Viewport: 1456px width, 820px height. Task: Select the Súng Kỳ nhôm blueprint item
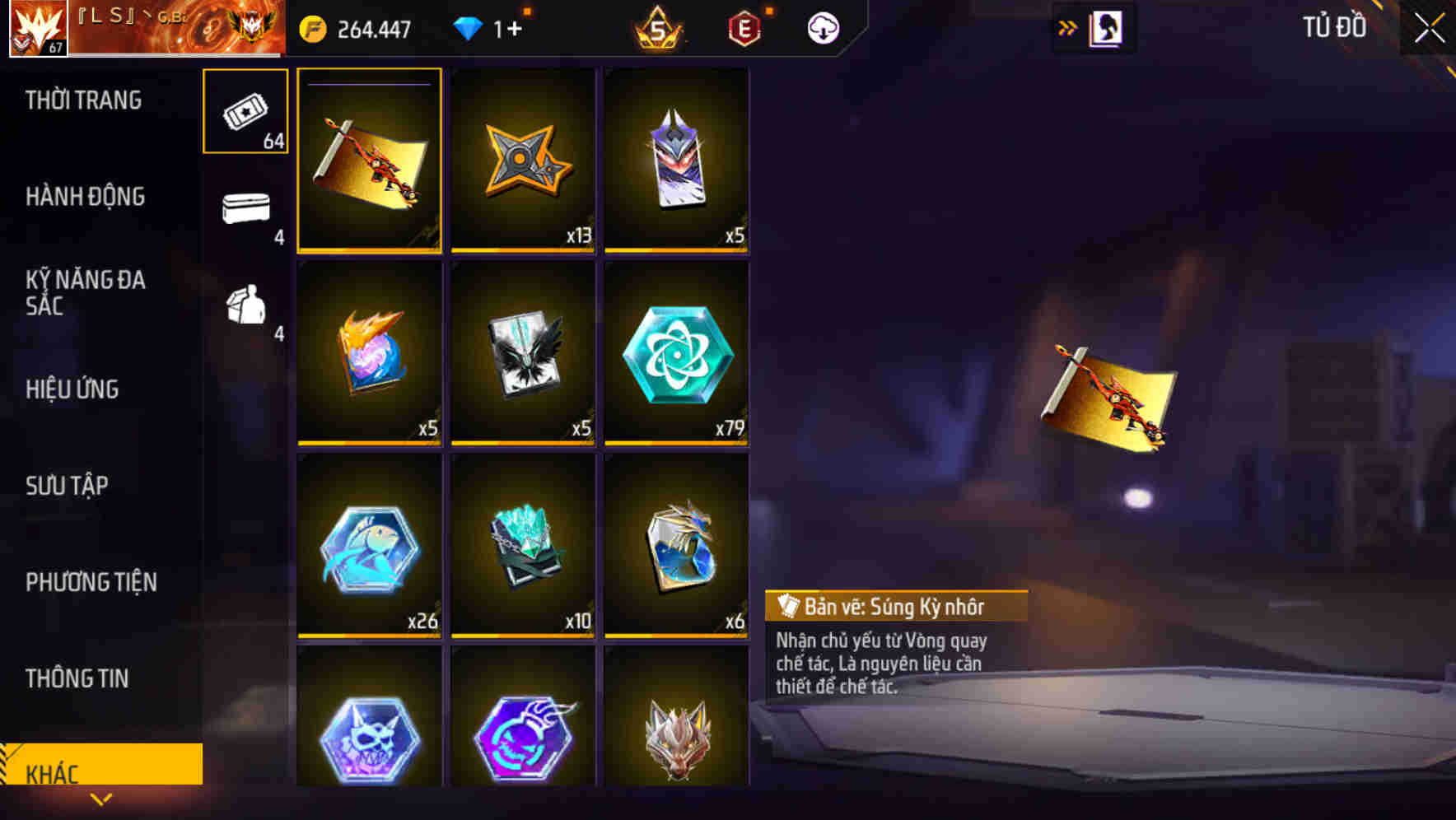pyautogui.click(x=369, y=160)
